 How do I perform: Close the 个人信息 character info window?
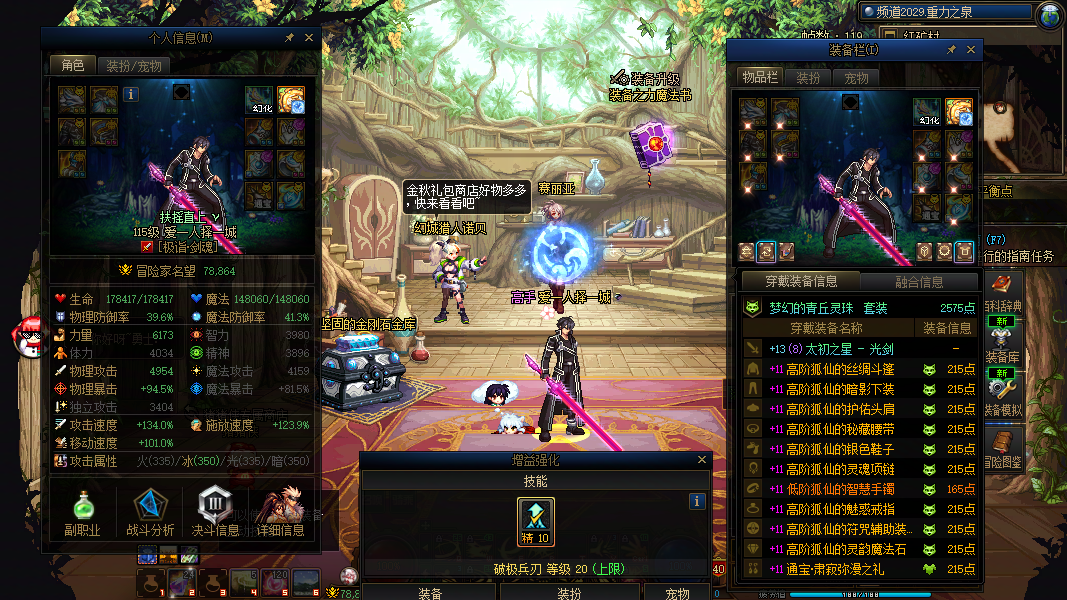309,38
